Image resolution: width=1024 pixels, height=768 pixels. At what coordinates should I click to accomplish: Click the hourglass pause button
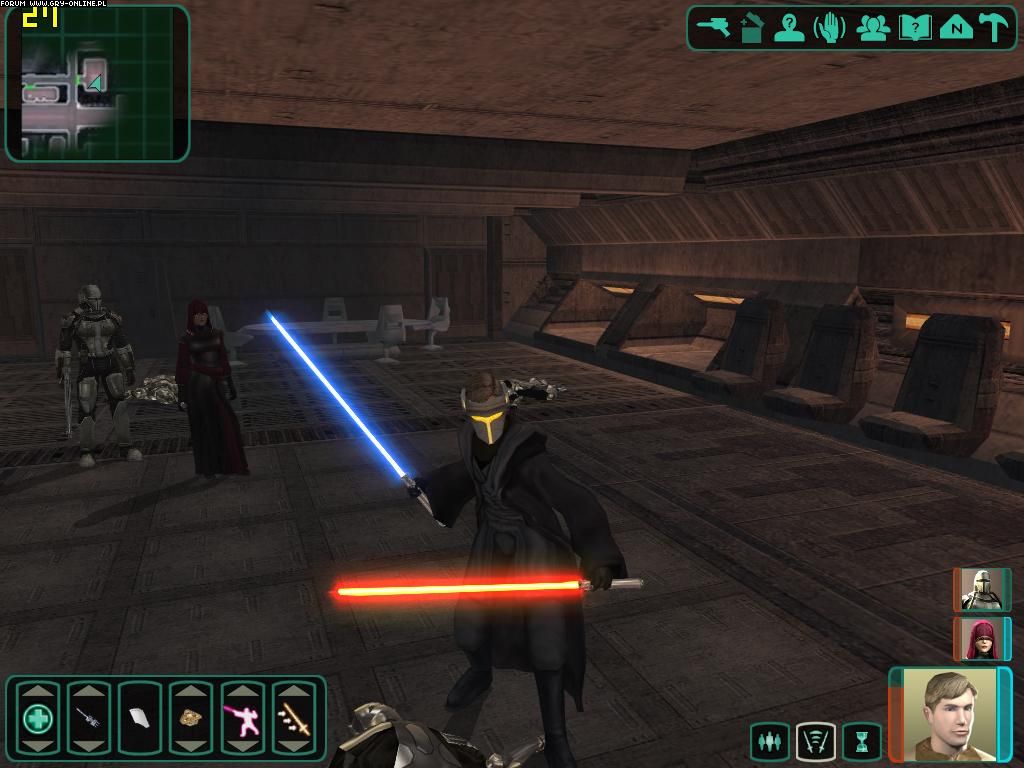tap(861, 742)
